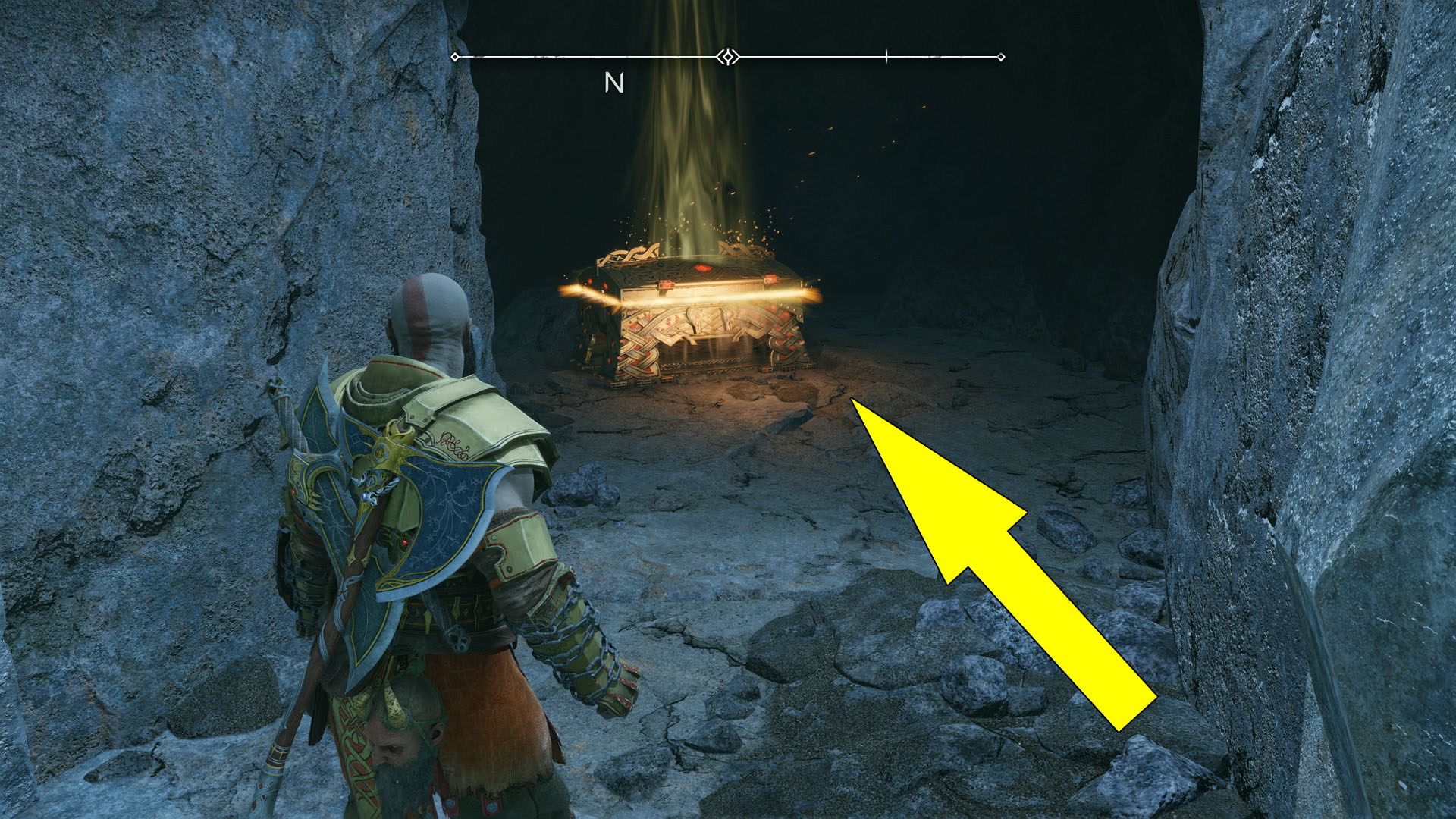The image size is (1456, 819).
Task: Click the left endpoint diamond of the compass bar
Action: 455,55
